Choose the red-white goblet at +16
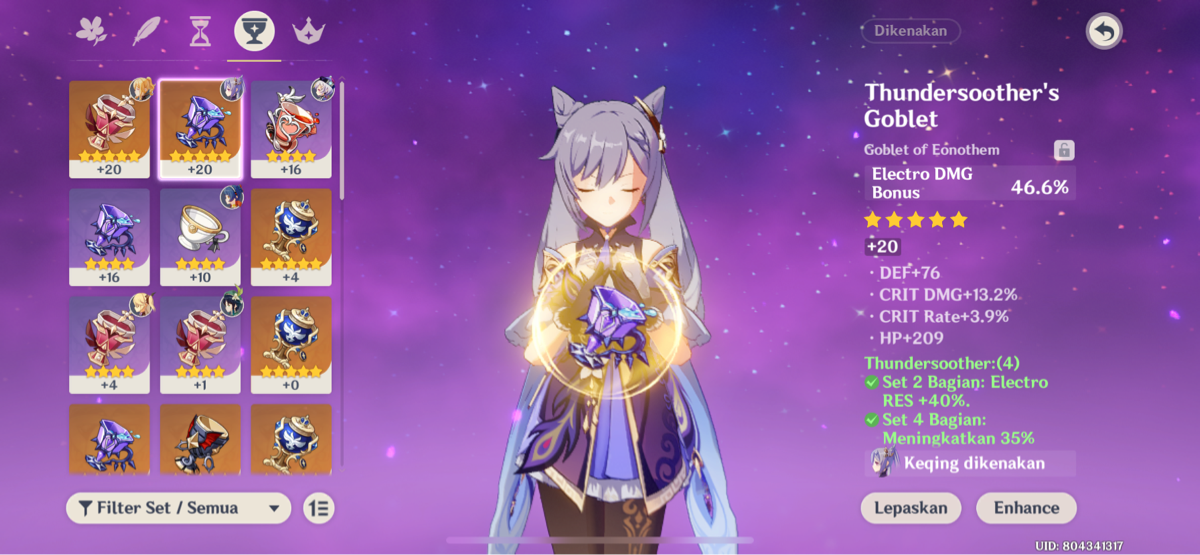 (291, 128)
